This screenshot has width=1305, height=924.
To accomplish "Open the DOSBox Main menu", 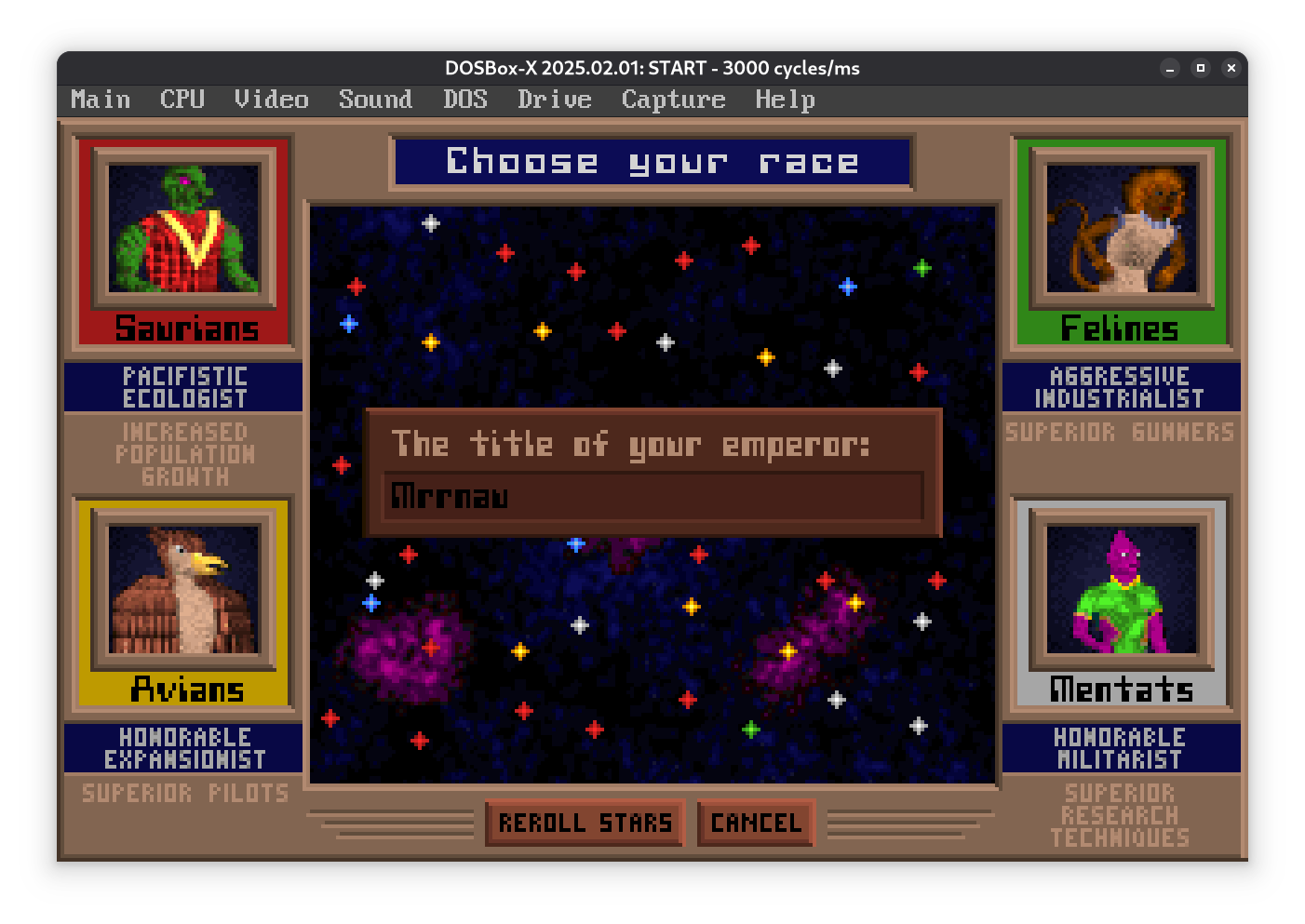I will click(x=101, y=100).
